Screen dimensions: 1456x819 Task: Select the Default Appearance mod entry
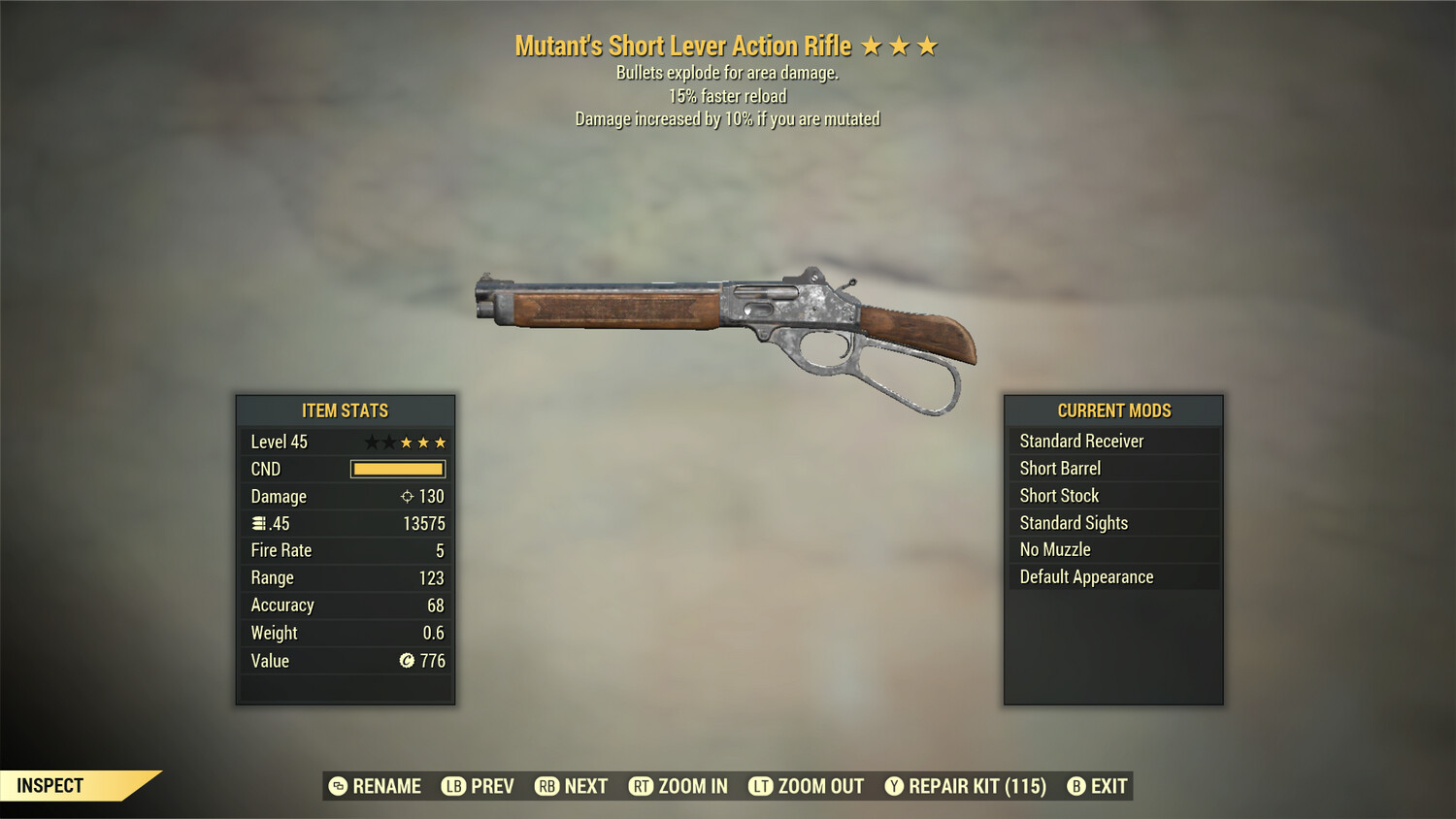pos(1086,576)
